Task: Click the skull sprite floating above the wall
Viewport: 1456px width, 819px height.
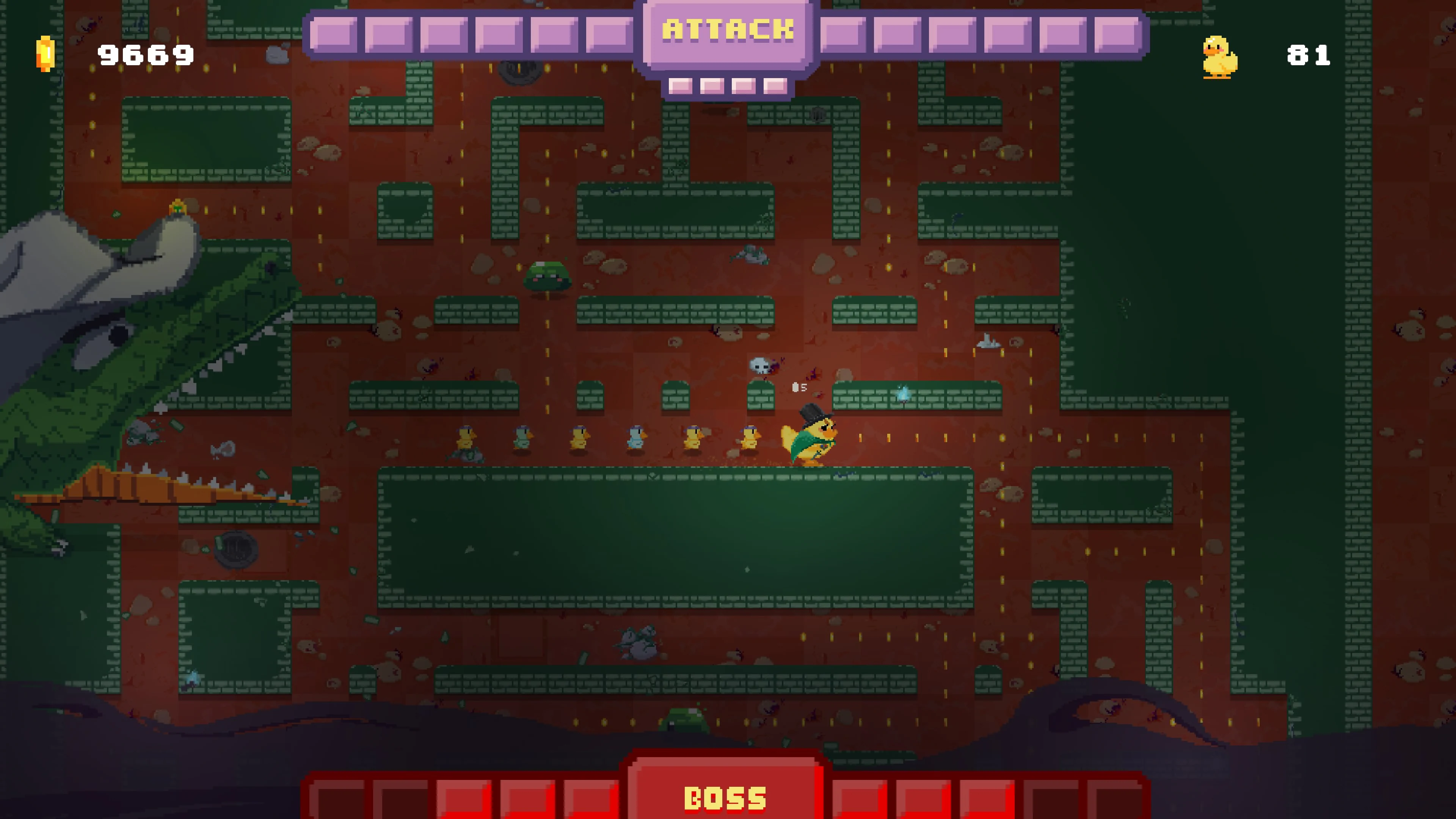Action: coord(759,366)
